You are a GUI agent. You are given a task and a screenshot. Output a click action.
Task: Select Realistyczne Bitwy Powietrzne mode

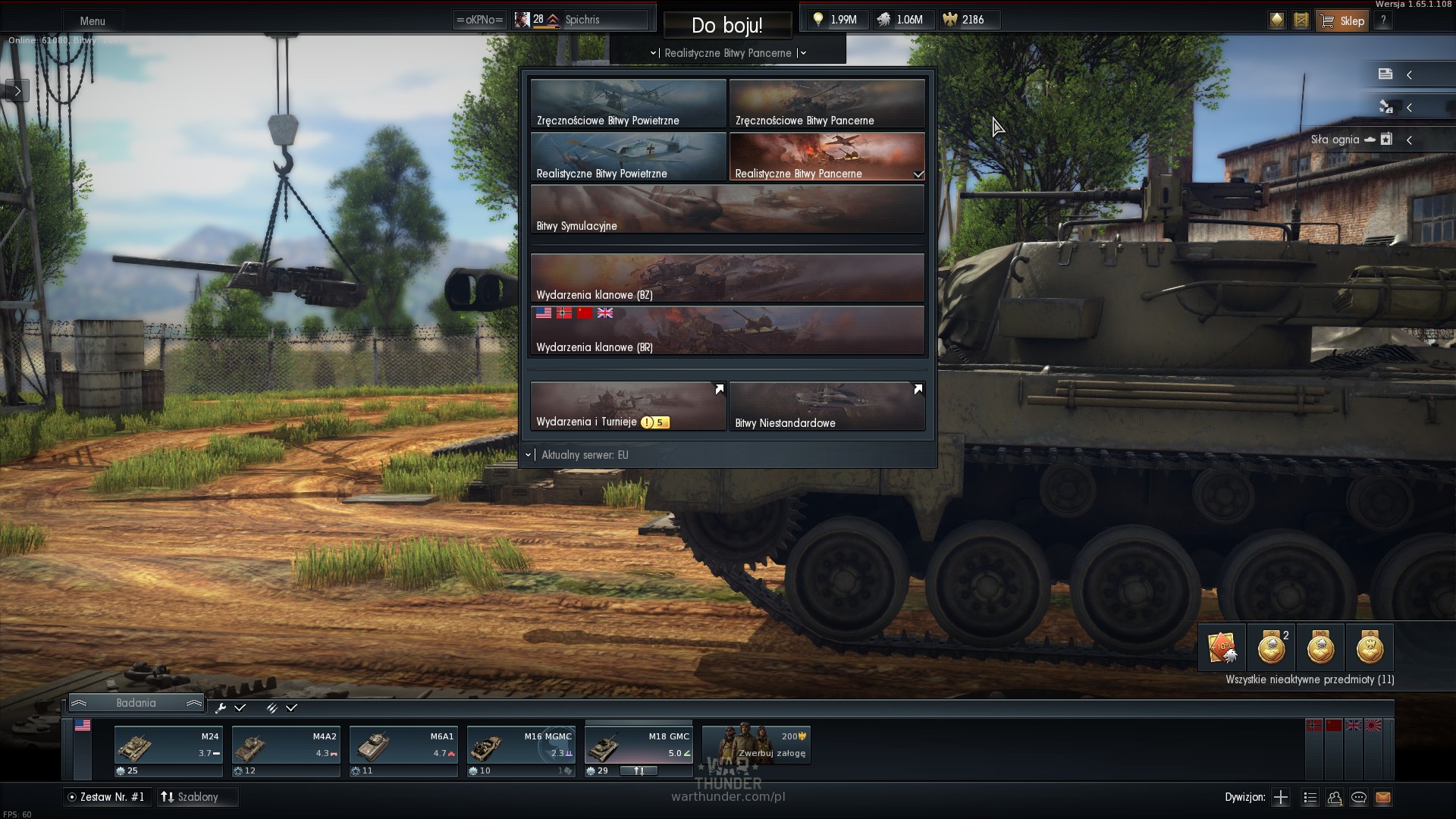coord(628,157)
